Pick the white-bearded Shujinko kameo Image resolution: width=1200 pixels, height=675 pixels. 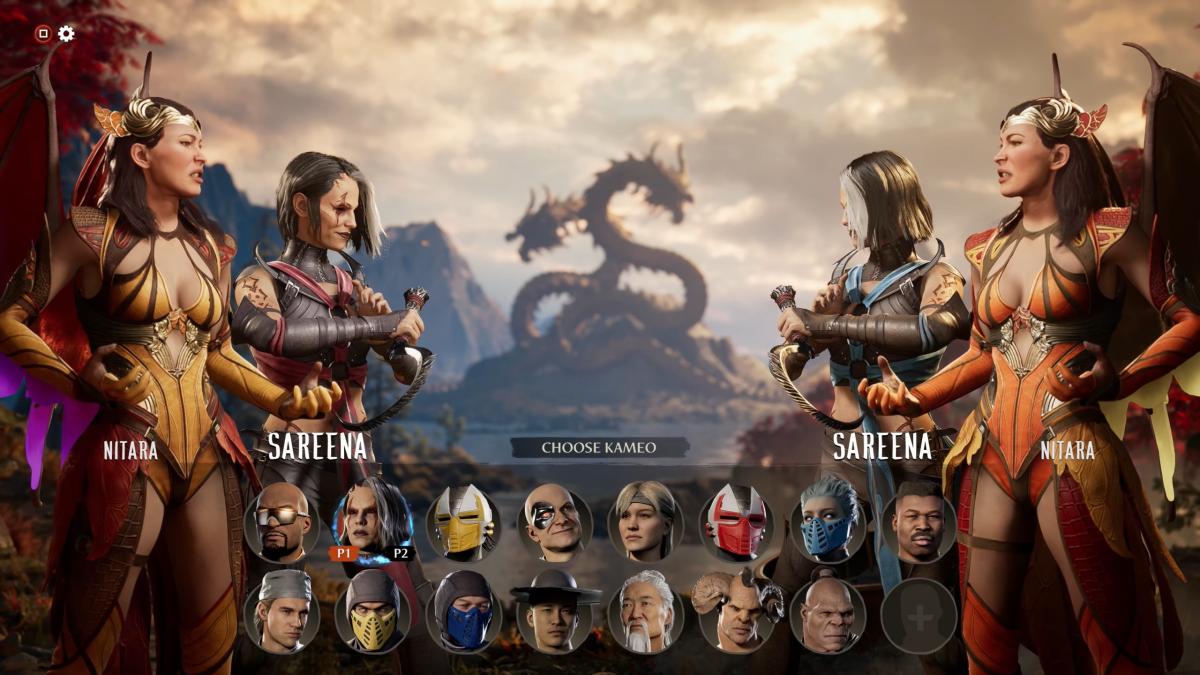646,614
